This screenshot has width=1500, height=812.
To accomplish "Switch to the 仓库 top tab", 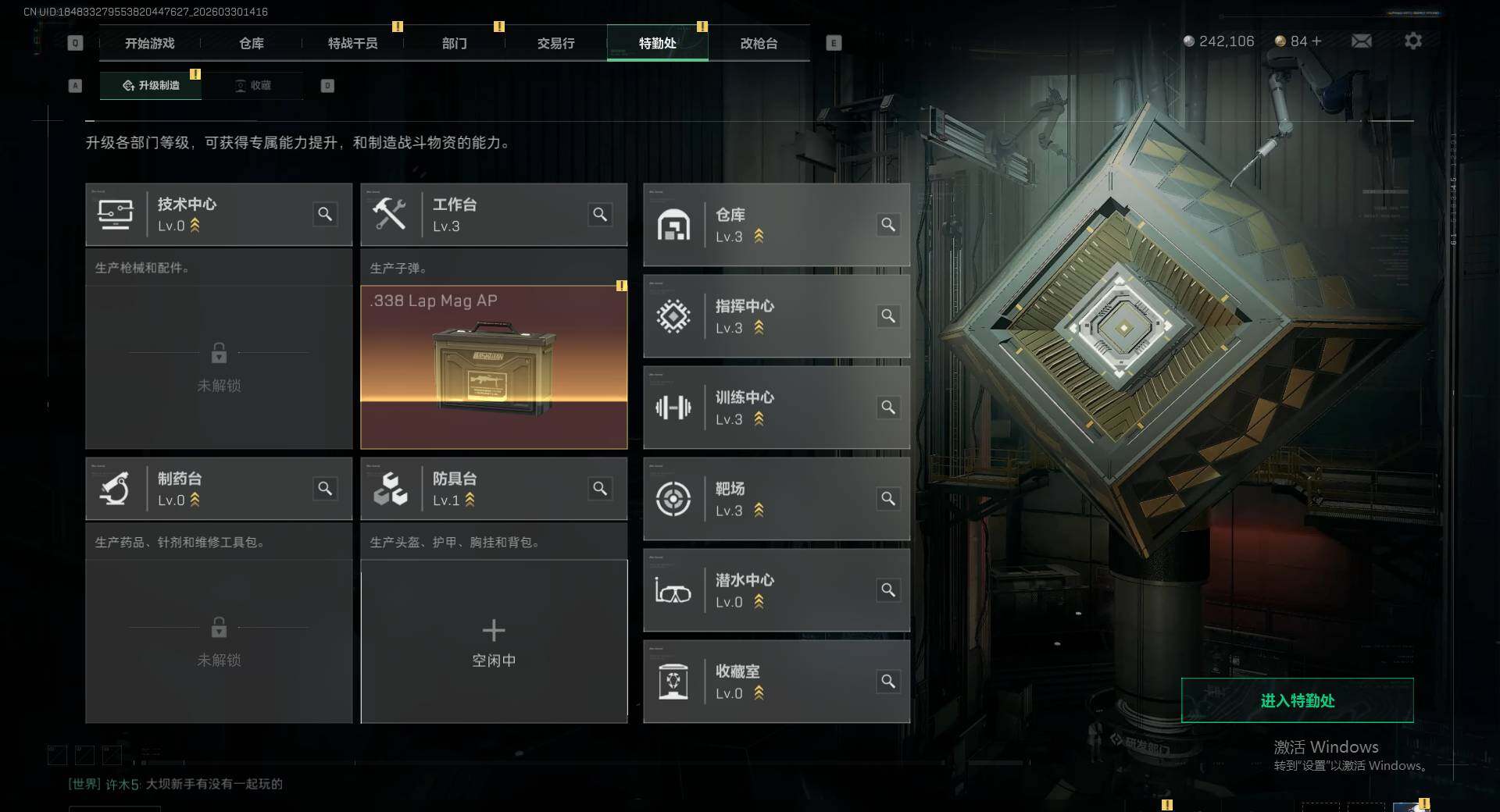I will click(x=251, y=44).
